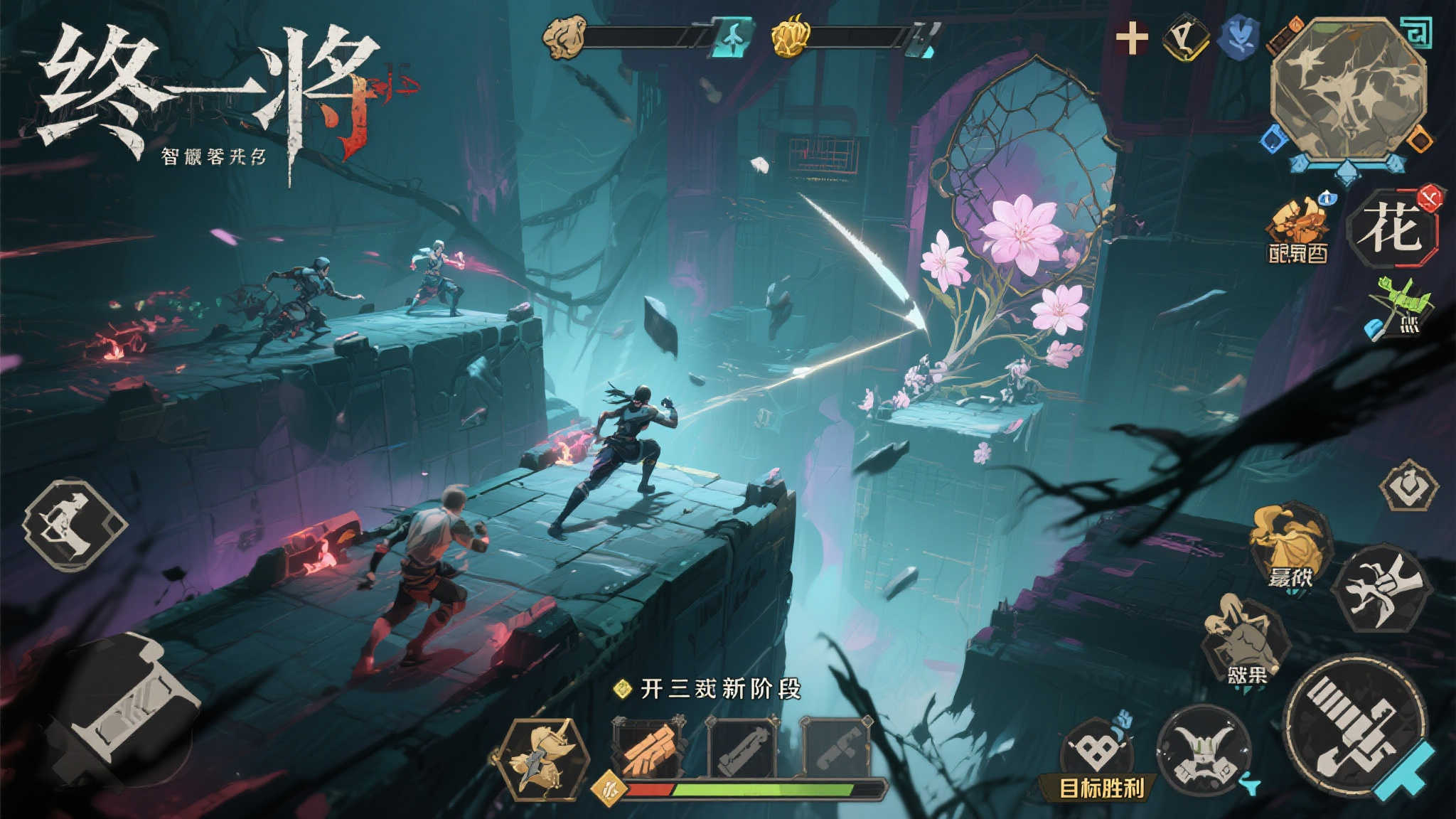Select the blue flower emblem icon

click(1238, 38)
